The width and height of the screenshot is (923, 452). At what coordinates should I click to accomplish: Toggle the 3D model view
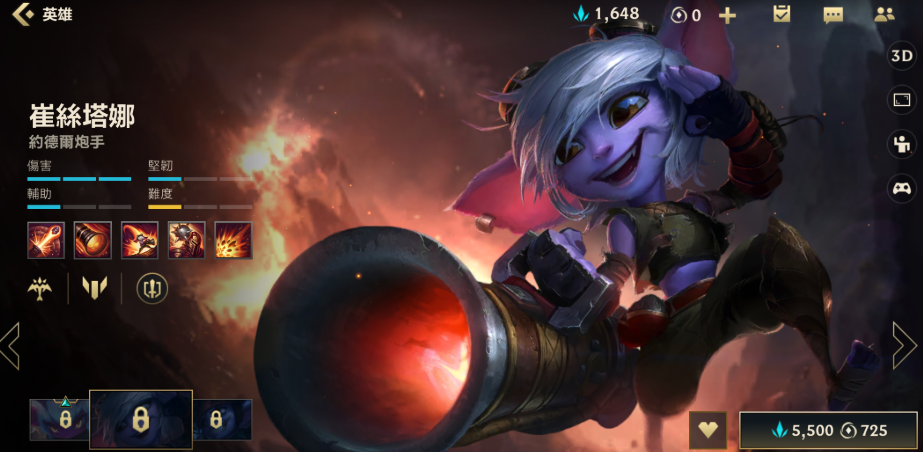tap(902, 57)
